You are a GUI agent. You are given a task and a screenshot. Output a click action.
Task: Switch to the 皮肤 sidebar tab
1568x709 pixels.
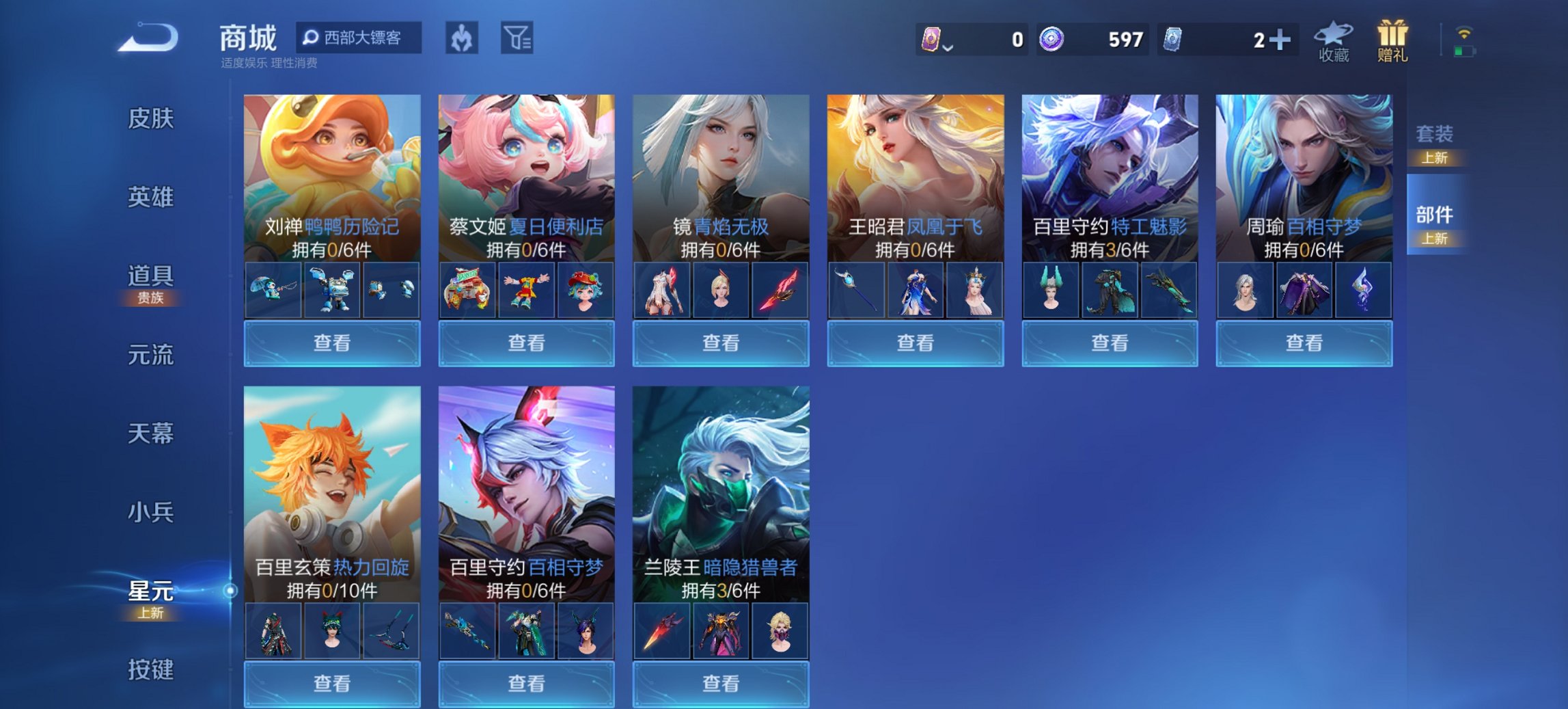point(152,119)
